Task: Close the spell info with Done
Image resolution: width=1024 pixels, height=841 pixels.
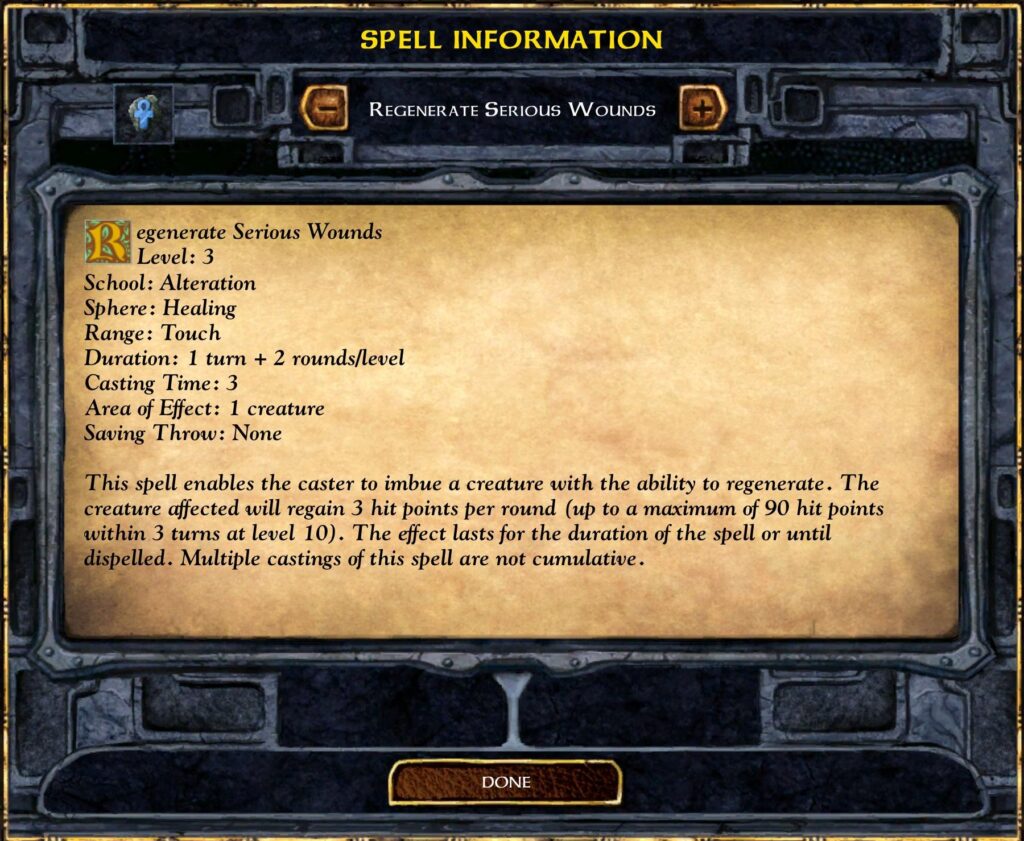Action: click(x=505, y=782)
